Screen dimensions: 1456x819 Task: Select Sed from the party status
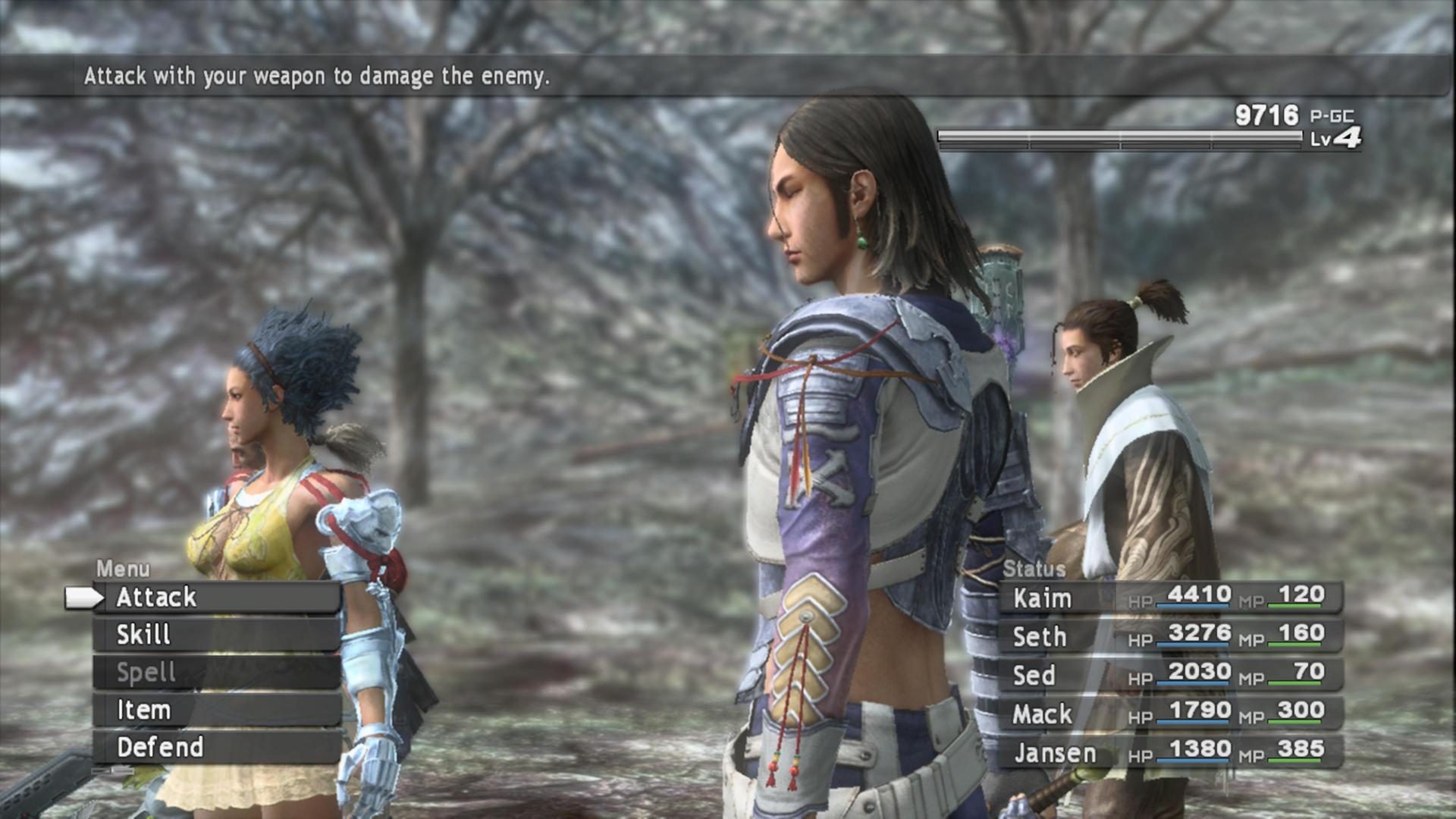[1033, 676]
